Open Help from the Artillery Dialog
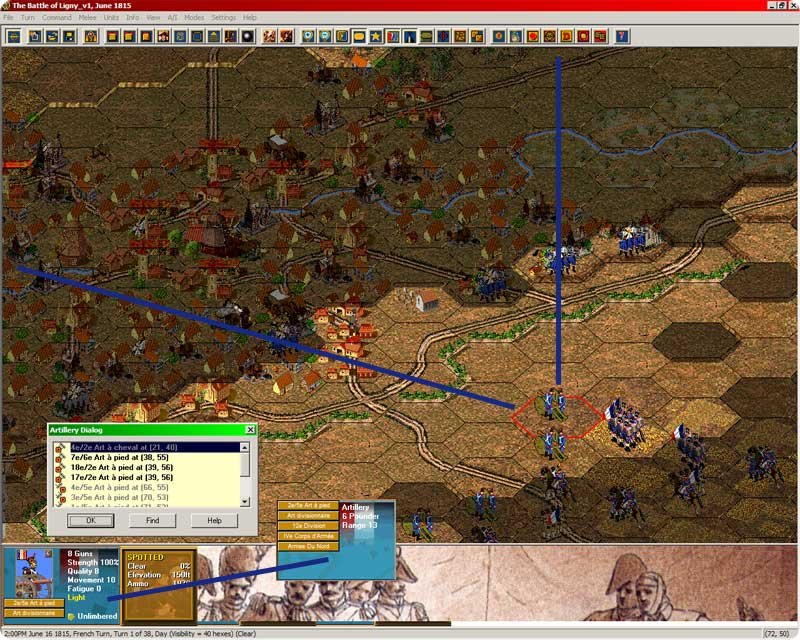Screen dimensions: 800x640 (214, 520)
